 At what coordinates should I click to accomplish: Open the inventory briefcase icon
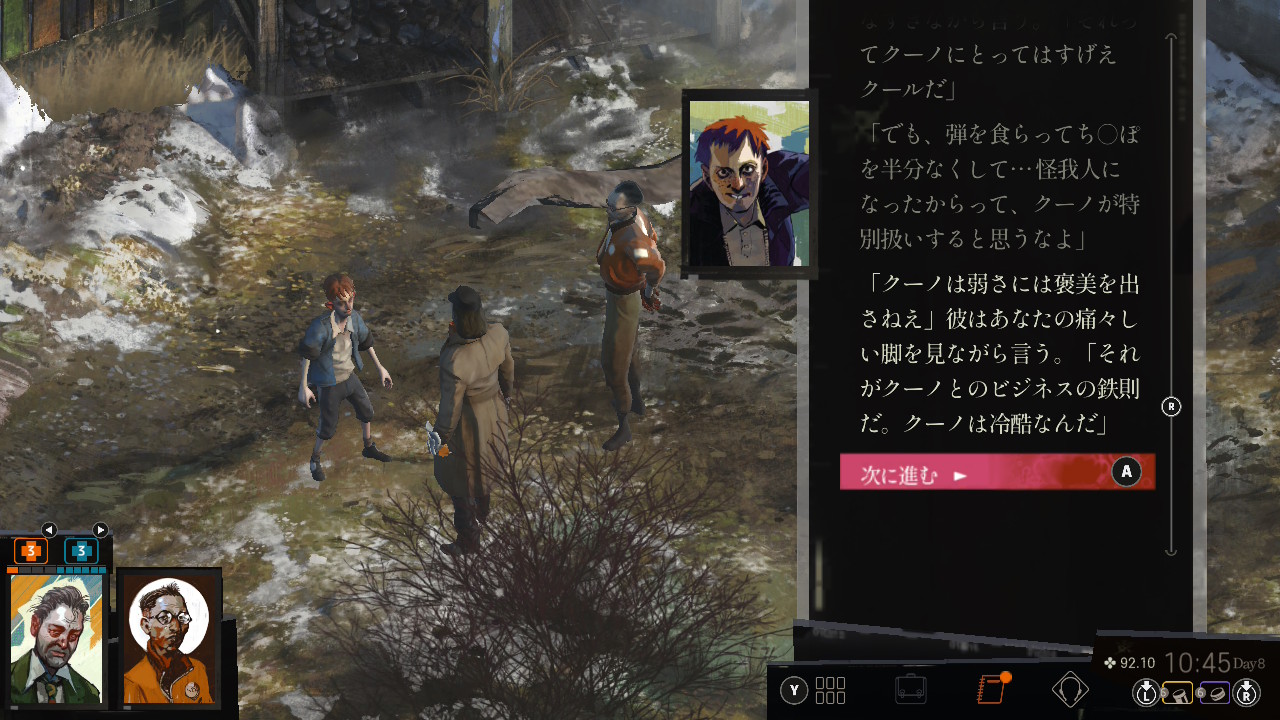(x=910, y=689)
